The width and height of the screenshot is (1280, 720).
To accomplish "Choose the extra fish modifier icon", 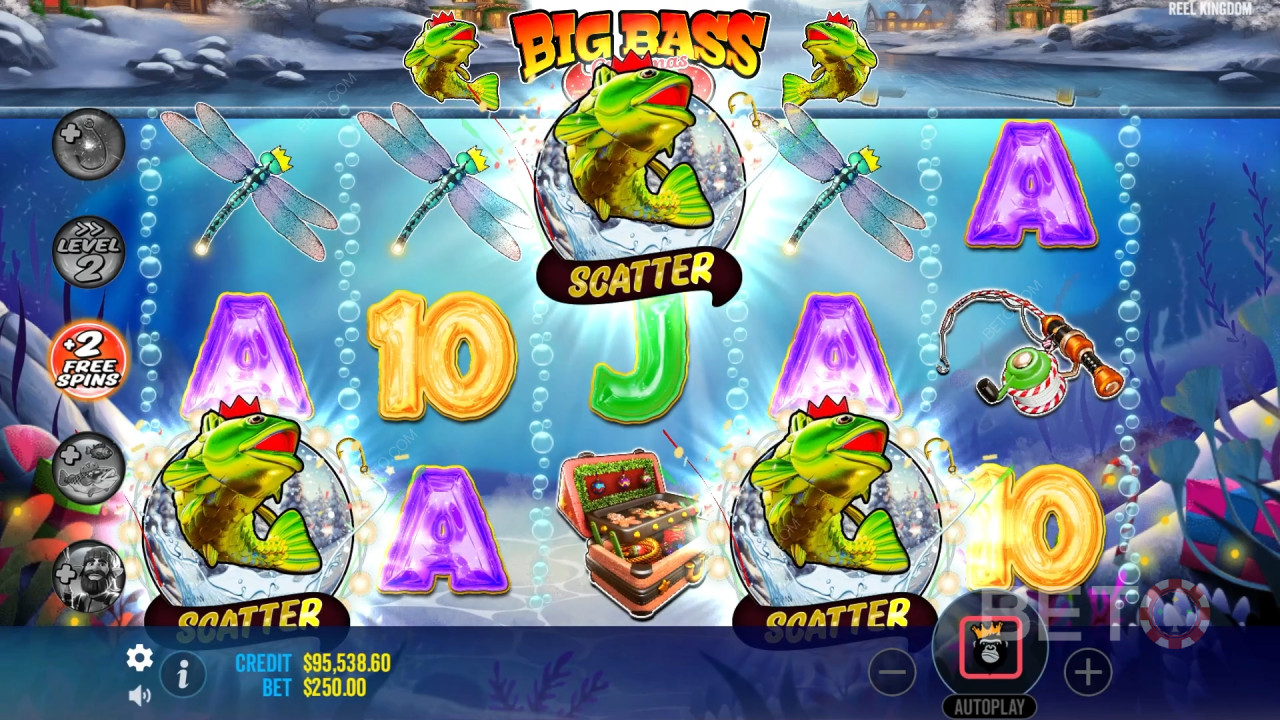I will click(88, 466).
